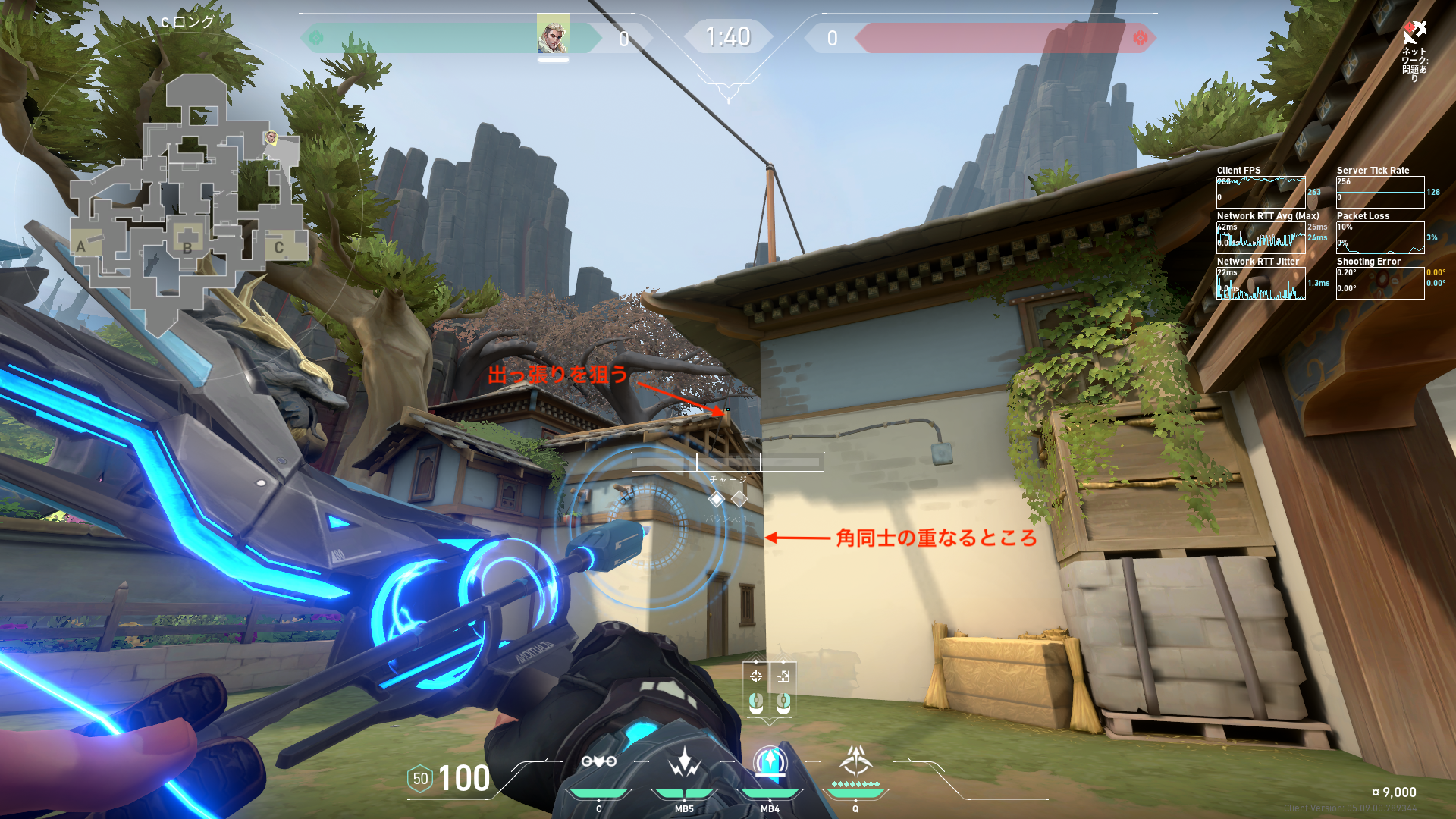Click the Packet Loss graph
This screenshot has height=819, width=1456.
1379,237
